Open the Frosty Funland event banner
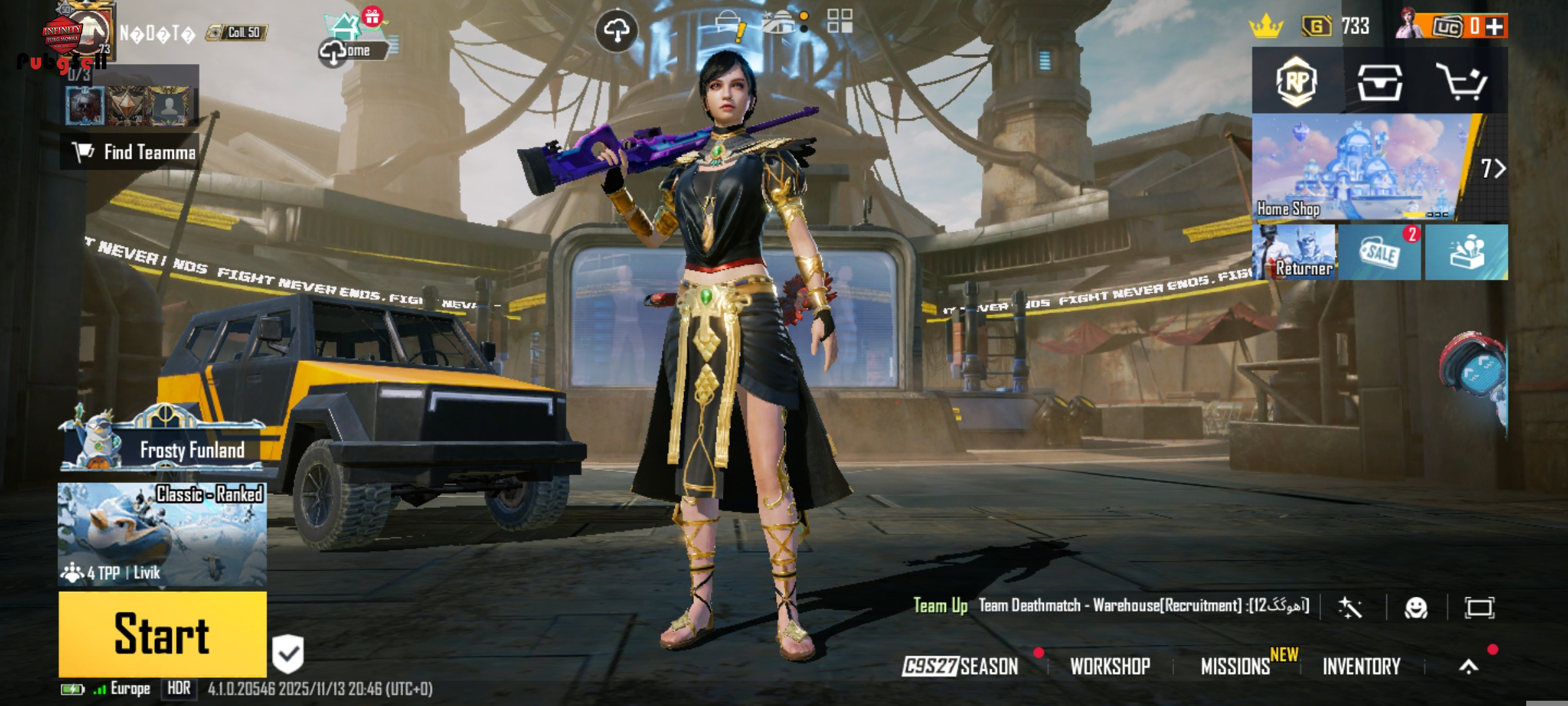 (163, 443)
